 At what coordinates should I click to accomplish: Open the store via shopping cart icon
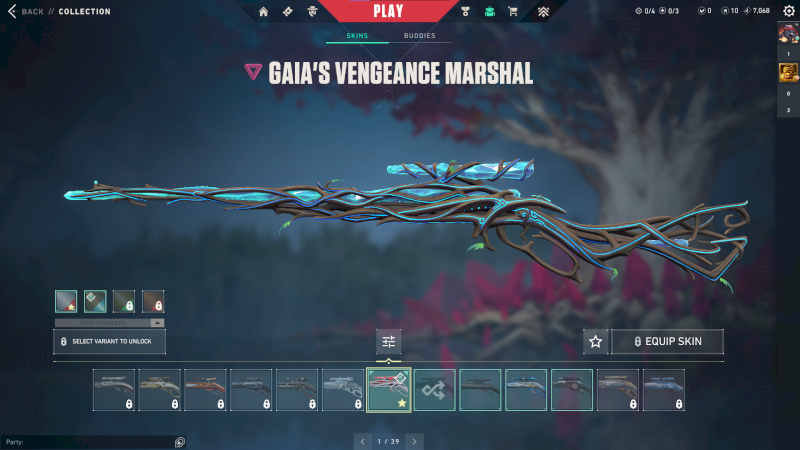(x=513, y=12)
